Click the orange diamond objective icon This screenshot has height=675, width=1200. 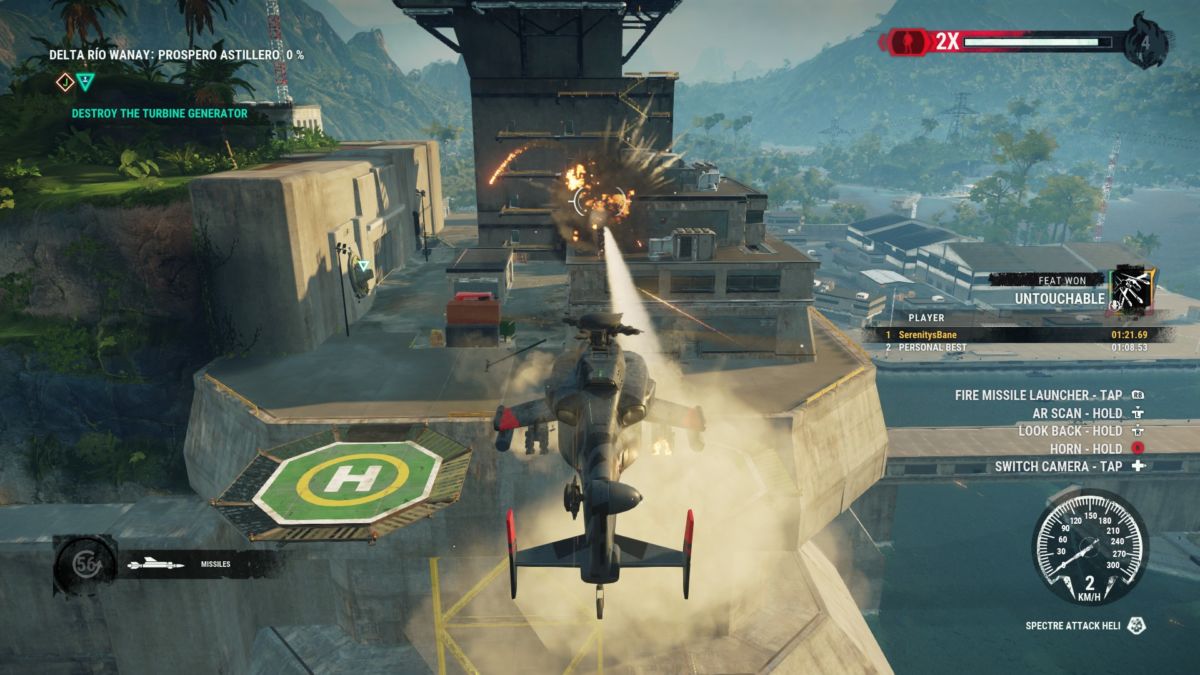(x=65, y=82)
